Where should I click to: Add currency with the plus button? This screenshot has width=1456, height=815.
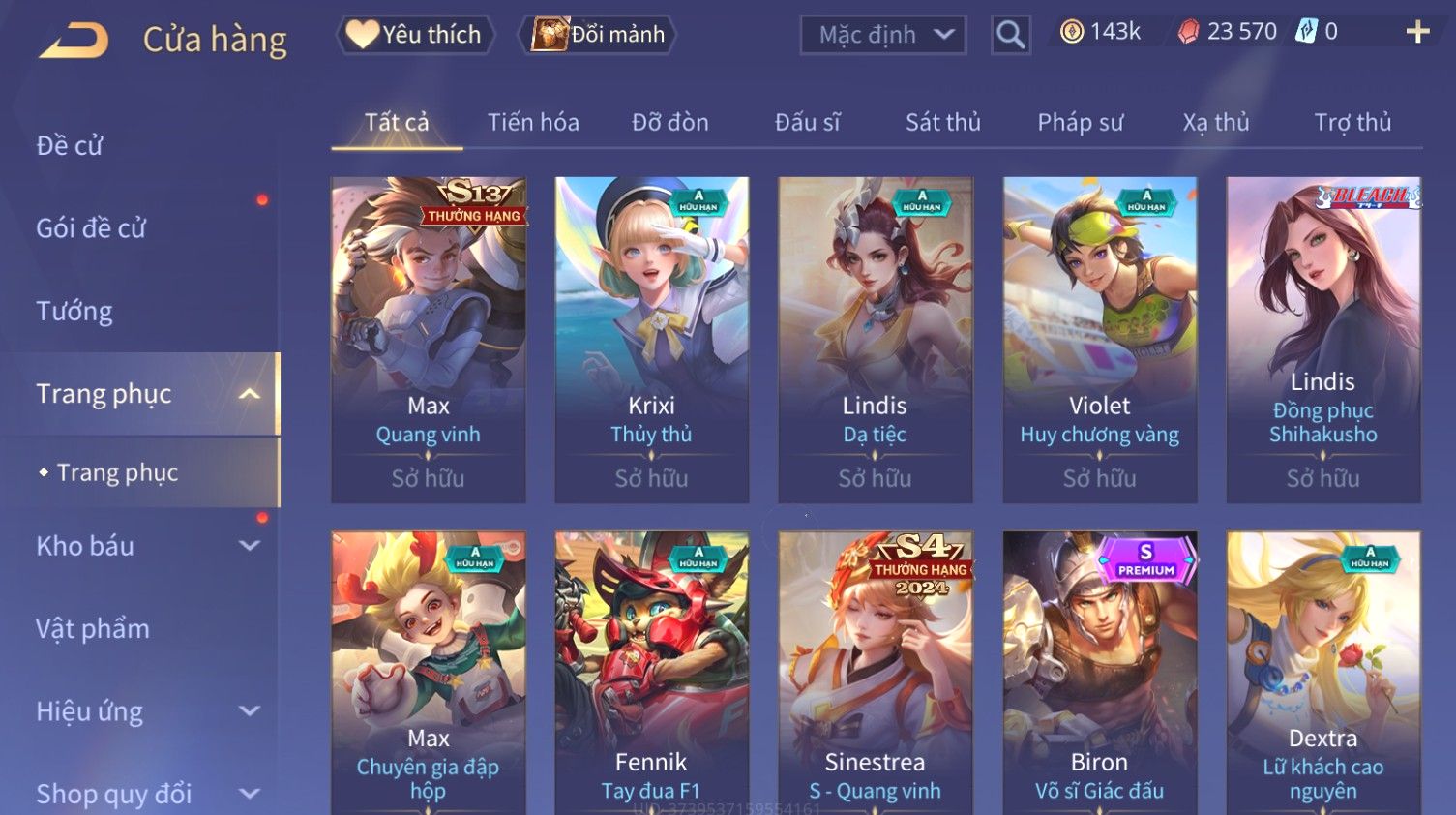pos(1417,33)
